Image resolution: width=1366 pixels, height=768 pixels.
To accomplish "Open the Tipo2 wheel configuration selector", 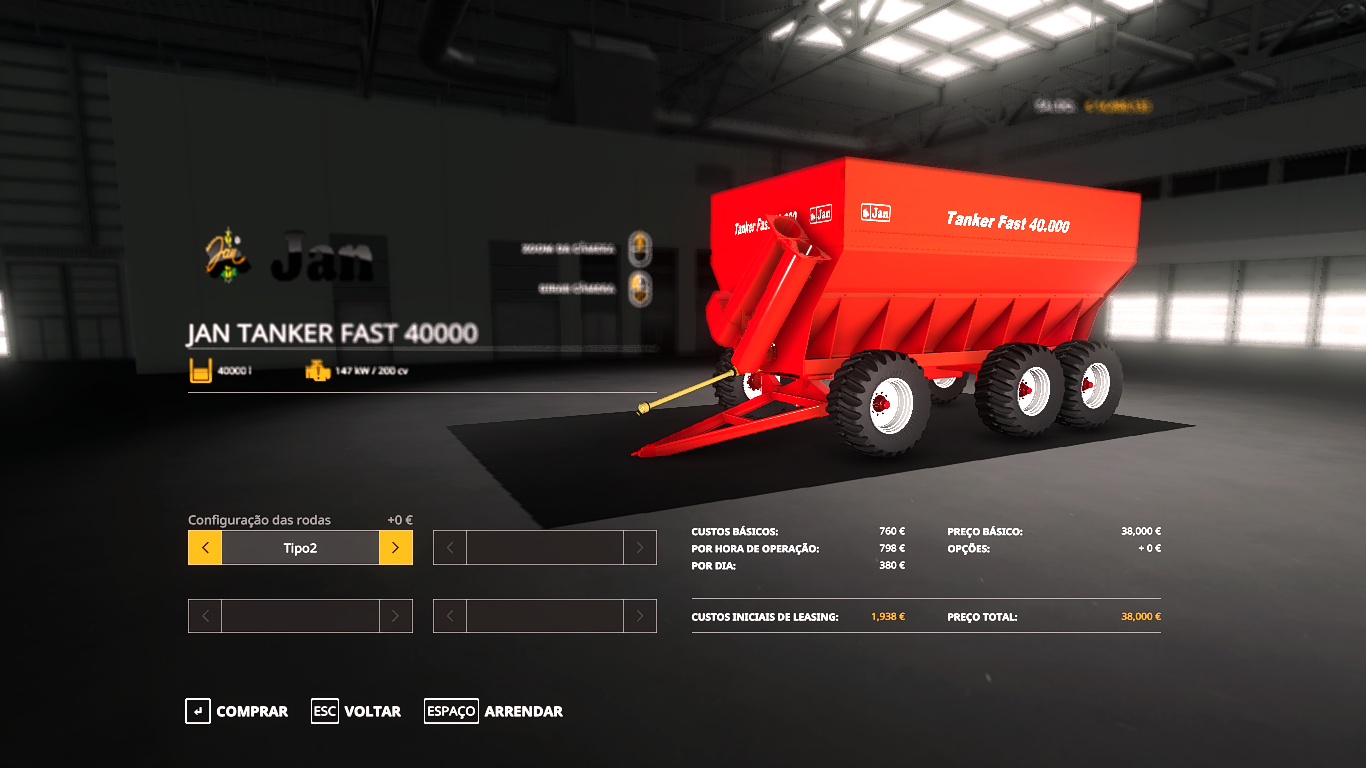I will (300, 547).
